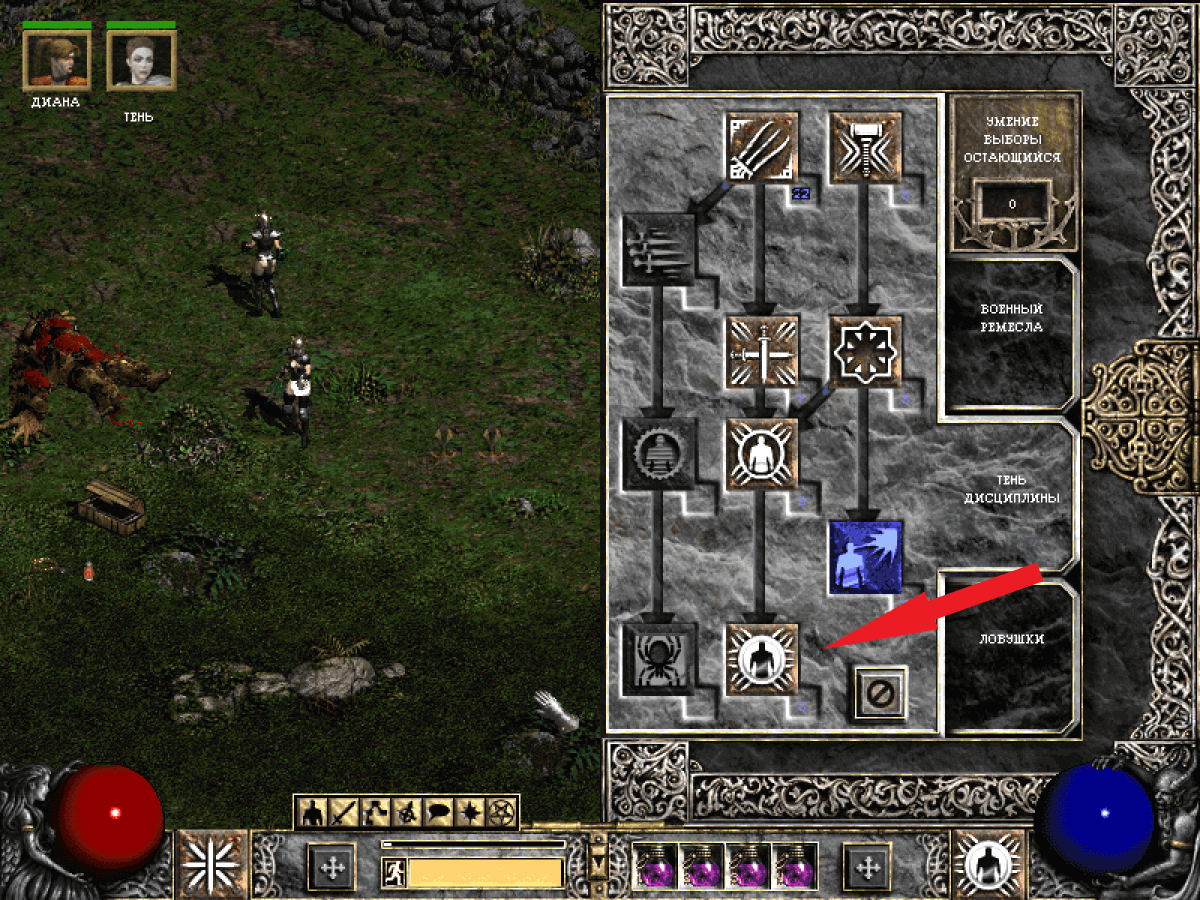The width and height of the screenshot is (1200, 900).
Task: Select the Claw Mastery skill icon
Action: 762,148
